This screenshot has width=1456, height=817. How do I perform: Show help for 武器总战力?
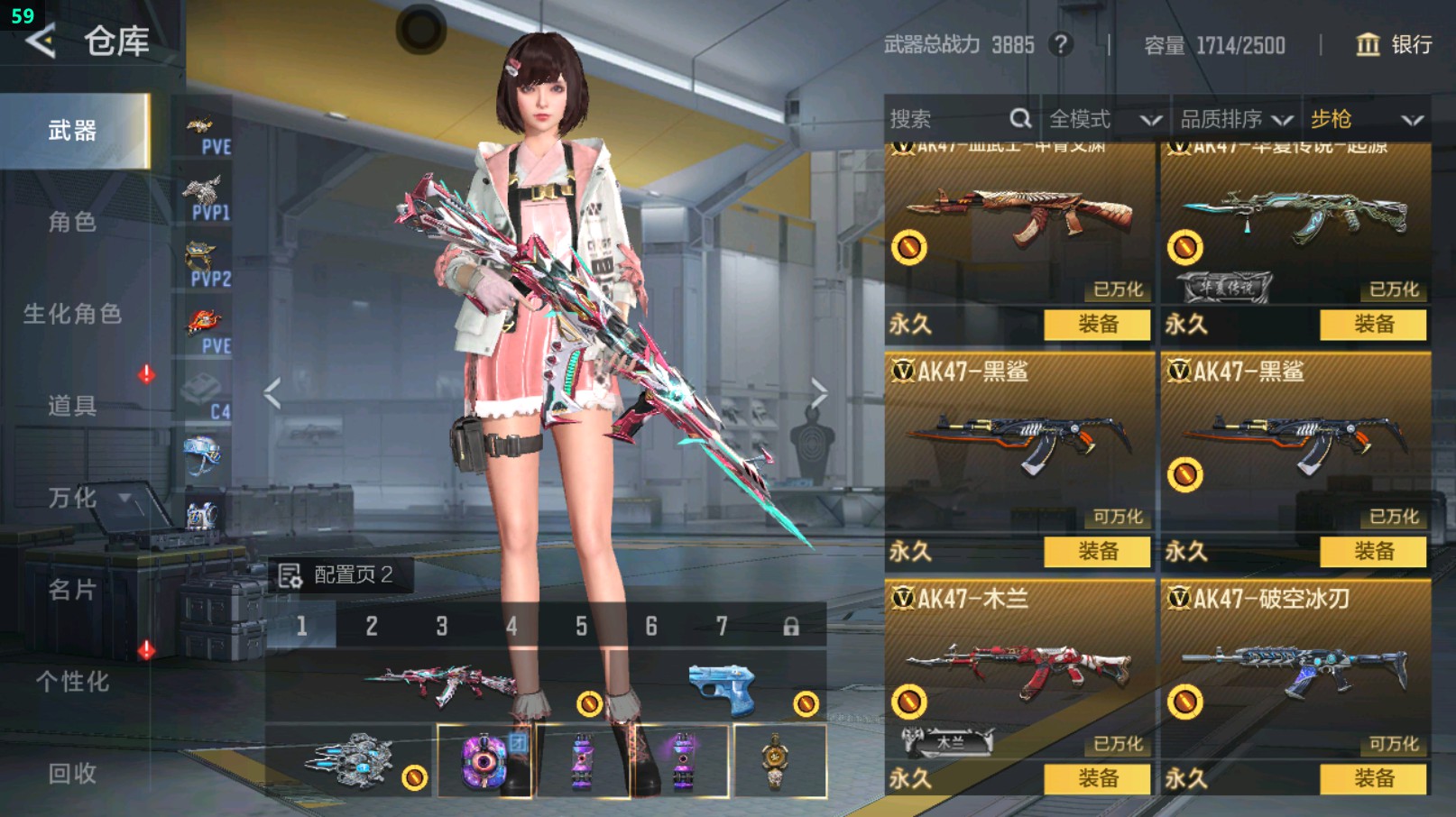pos(1061,44)
